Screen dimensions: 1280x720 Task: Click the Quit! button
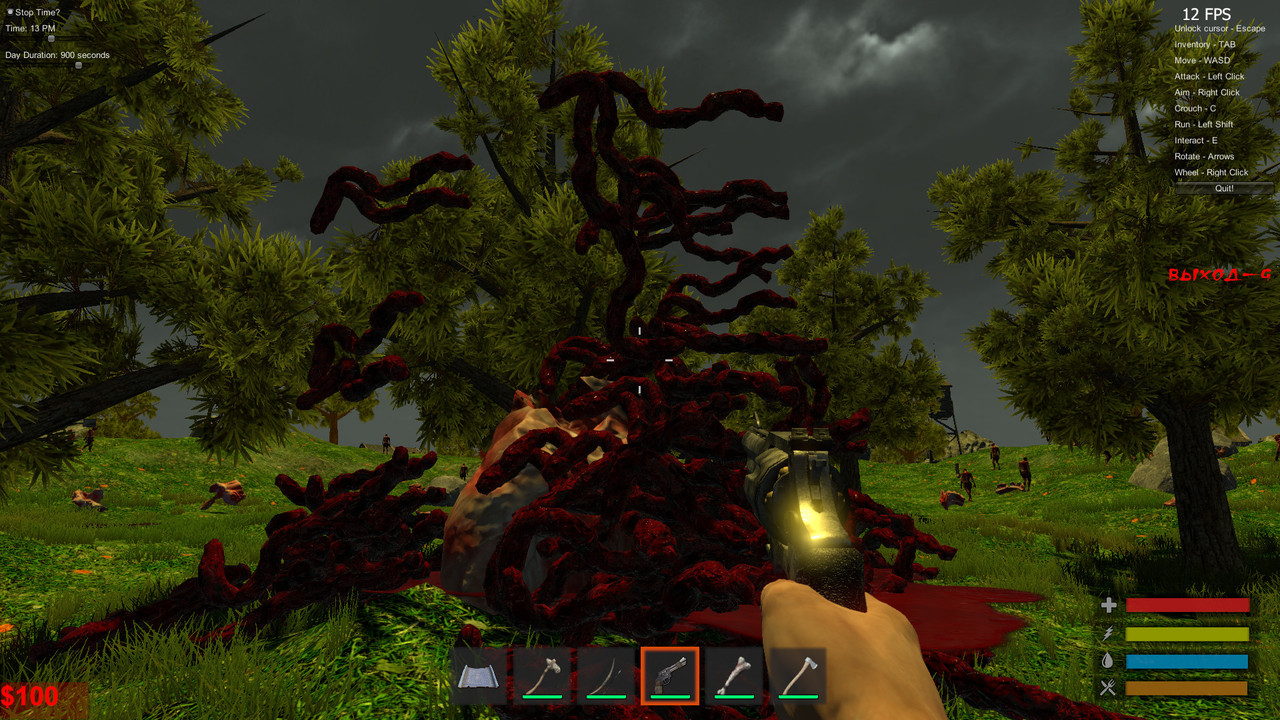pyautogui.click(x=1224, y=188)
